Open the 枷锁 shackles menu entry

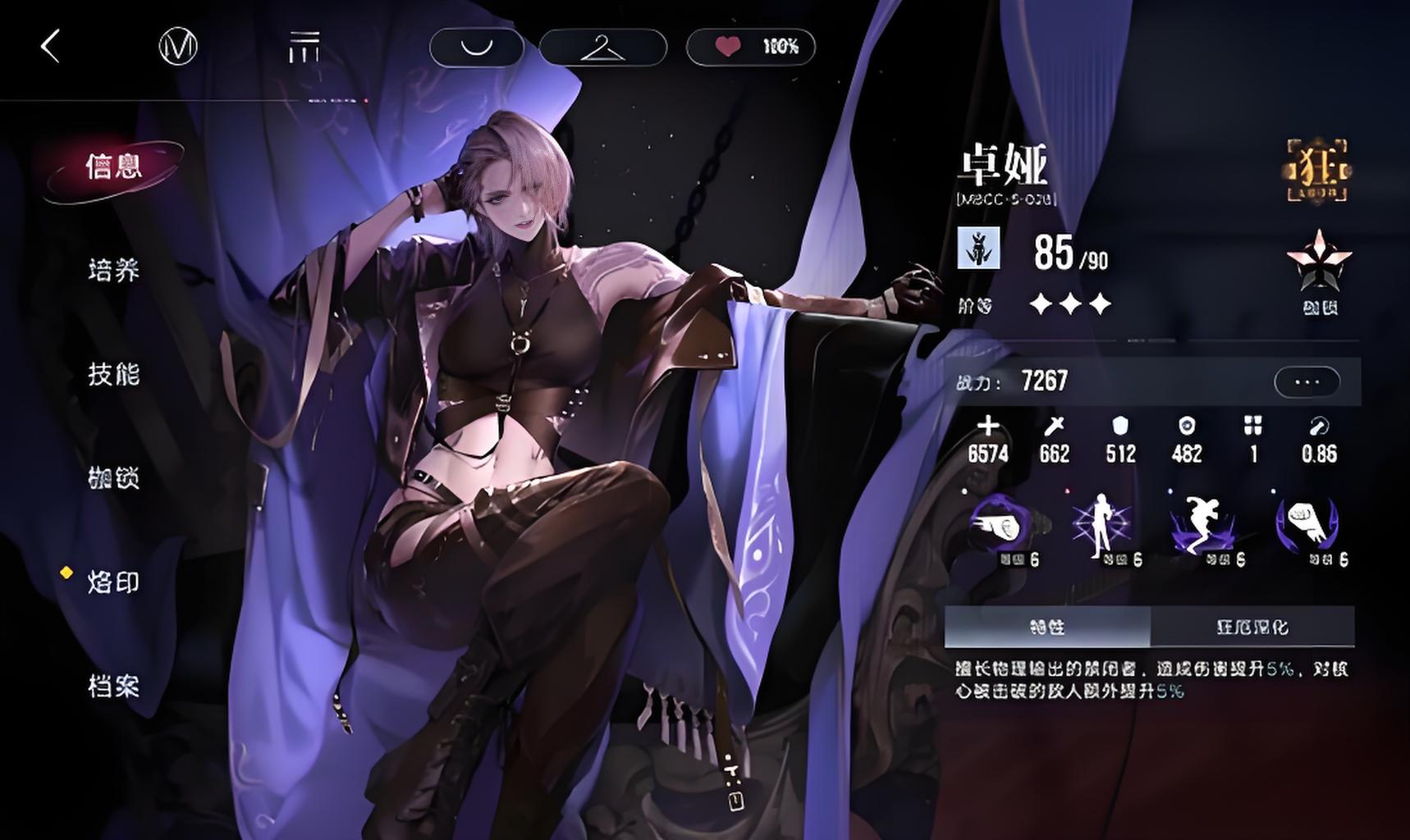pos(114,478)
